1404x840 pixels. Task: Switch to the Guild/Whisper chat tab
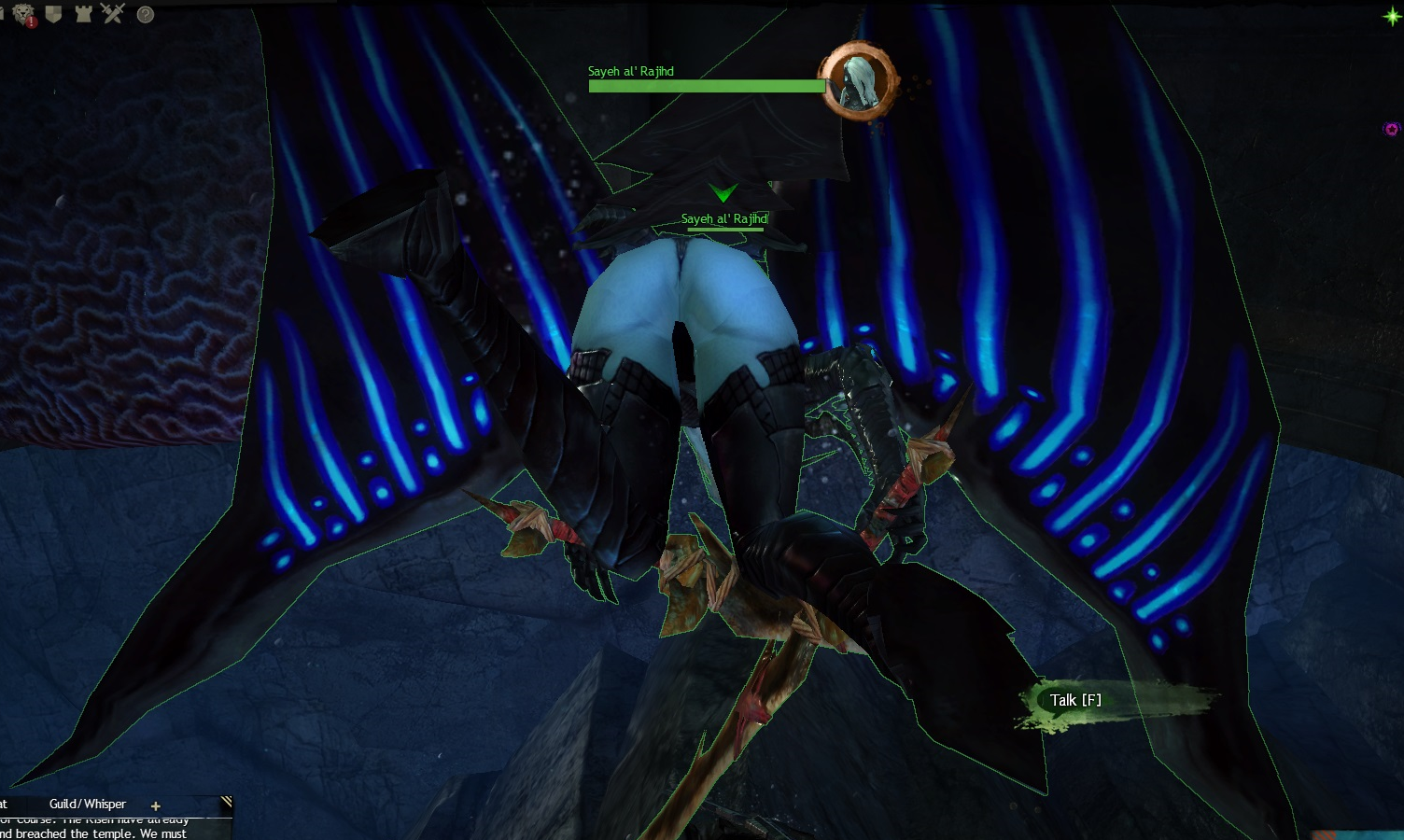pyautogui.click(x=87, y=804)
